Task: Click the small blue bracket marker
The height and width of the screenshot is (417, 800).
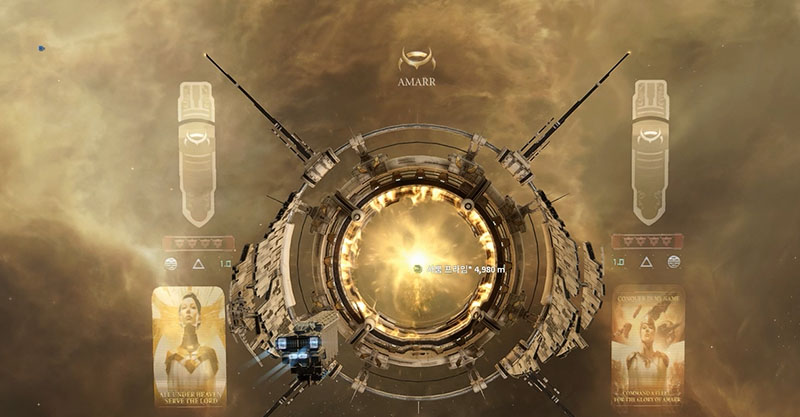Action: click(41, 48)
